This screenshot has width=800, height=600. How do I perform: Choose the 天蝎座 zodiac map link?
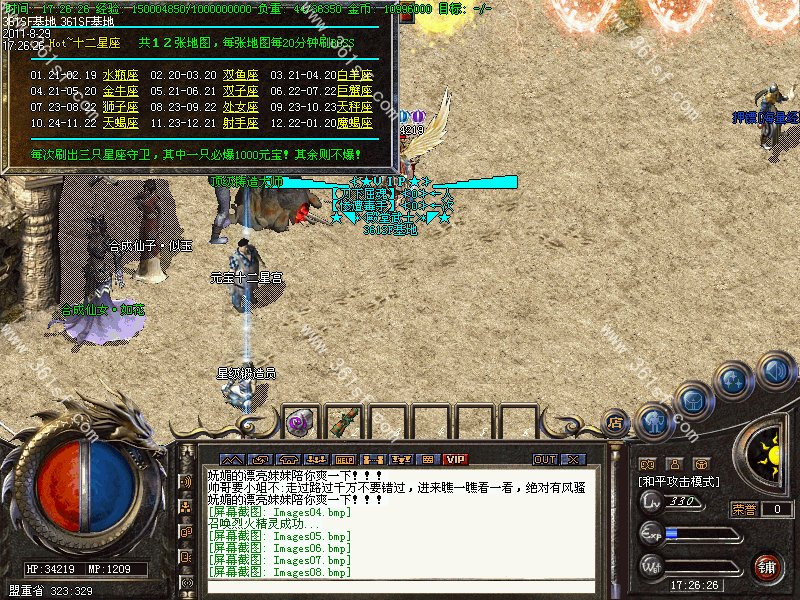120,123
